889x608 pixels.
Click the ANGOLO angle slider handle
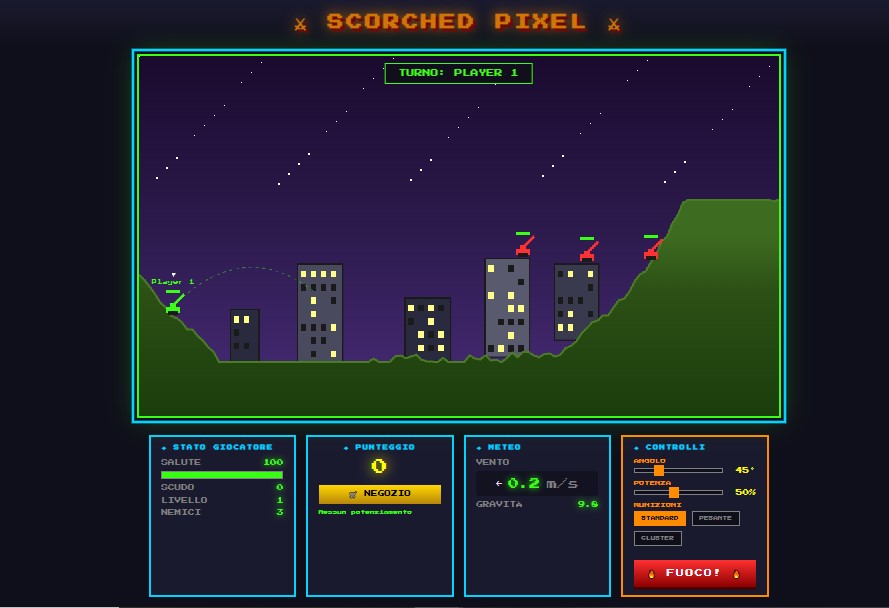click(x=659, y=470)
